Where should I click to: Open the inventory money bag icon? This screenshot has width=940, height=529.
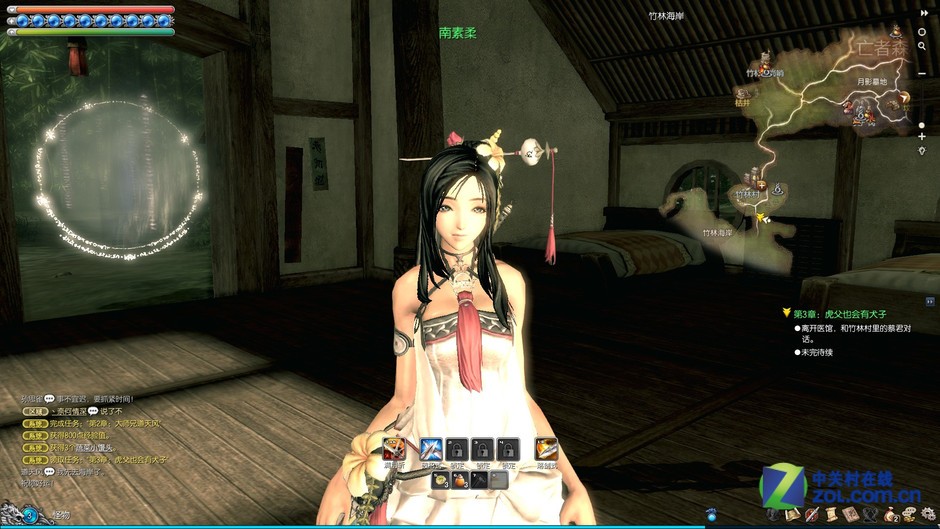(x=890, y=515)
